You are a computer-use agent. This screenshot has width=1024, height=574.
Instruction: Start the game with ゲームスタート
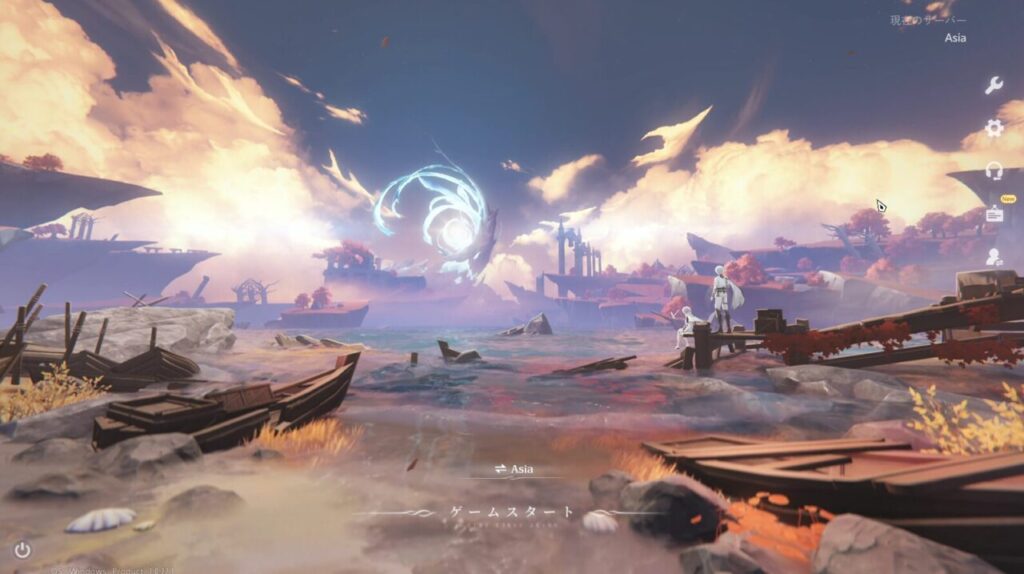click(511, 512)
